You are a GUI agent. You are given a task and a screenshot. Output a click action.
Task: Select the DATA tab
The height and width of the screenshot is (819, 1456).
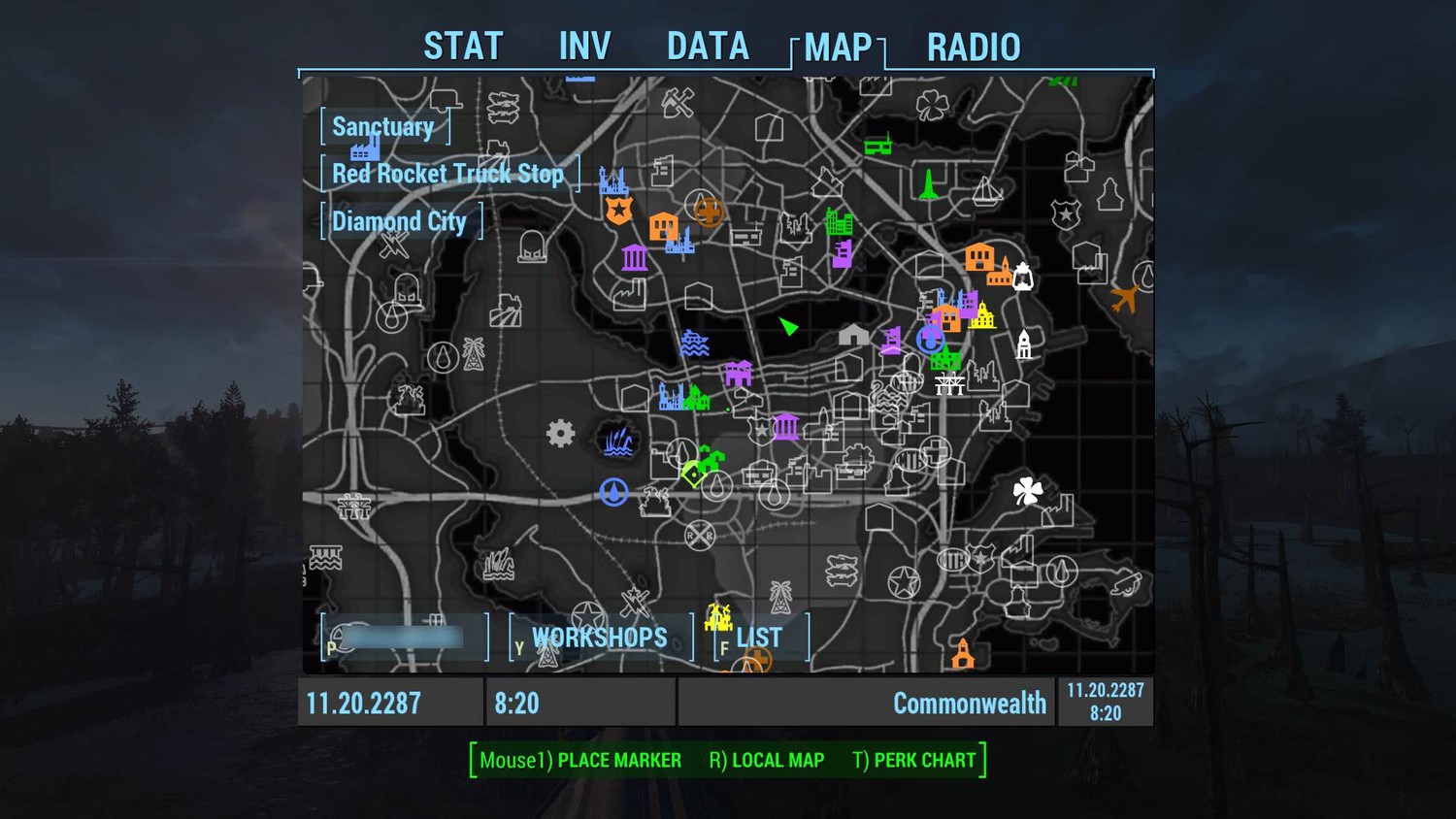tap(708, 47)
